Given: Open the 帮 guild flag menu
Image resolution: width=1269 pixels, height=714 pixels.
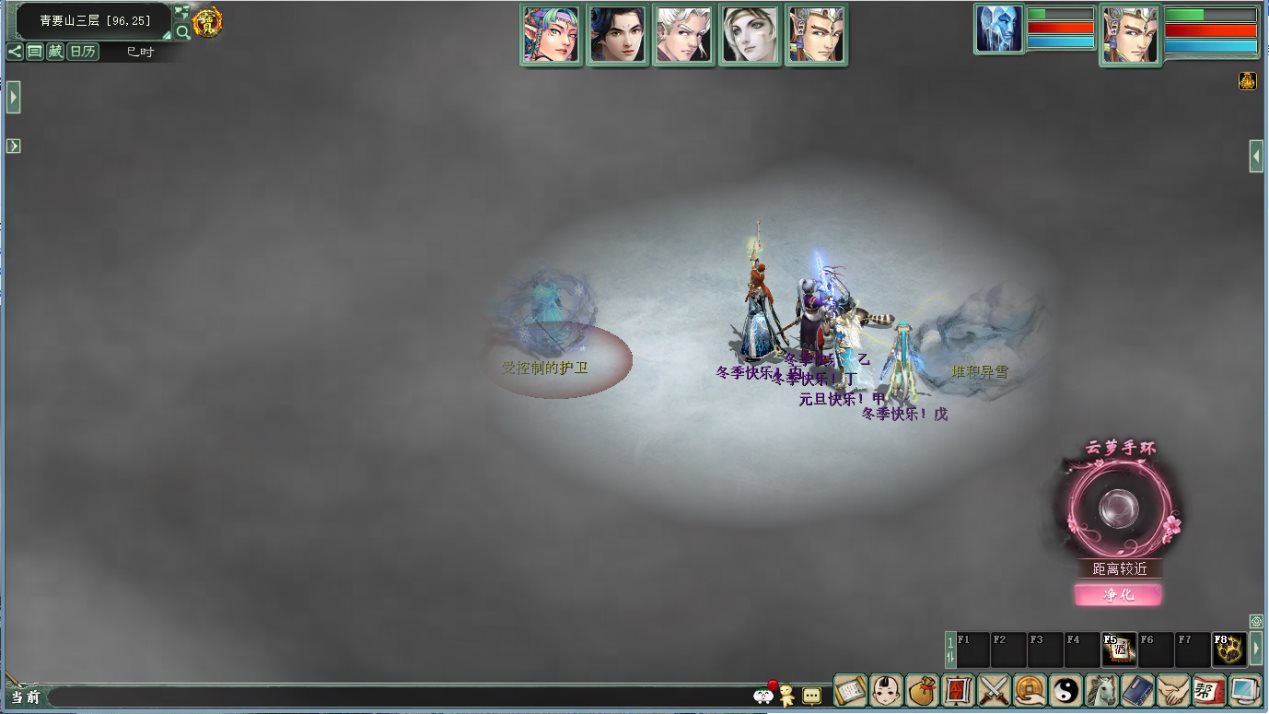Looking at the screenshot, I should (1209, 690).
